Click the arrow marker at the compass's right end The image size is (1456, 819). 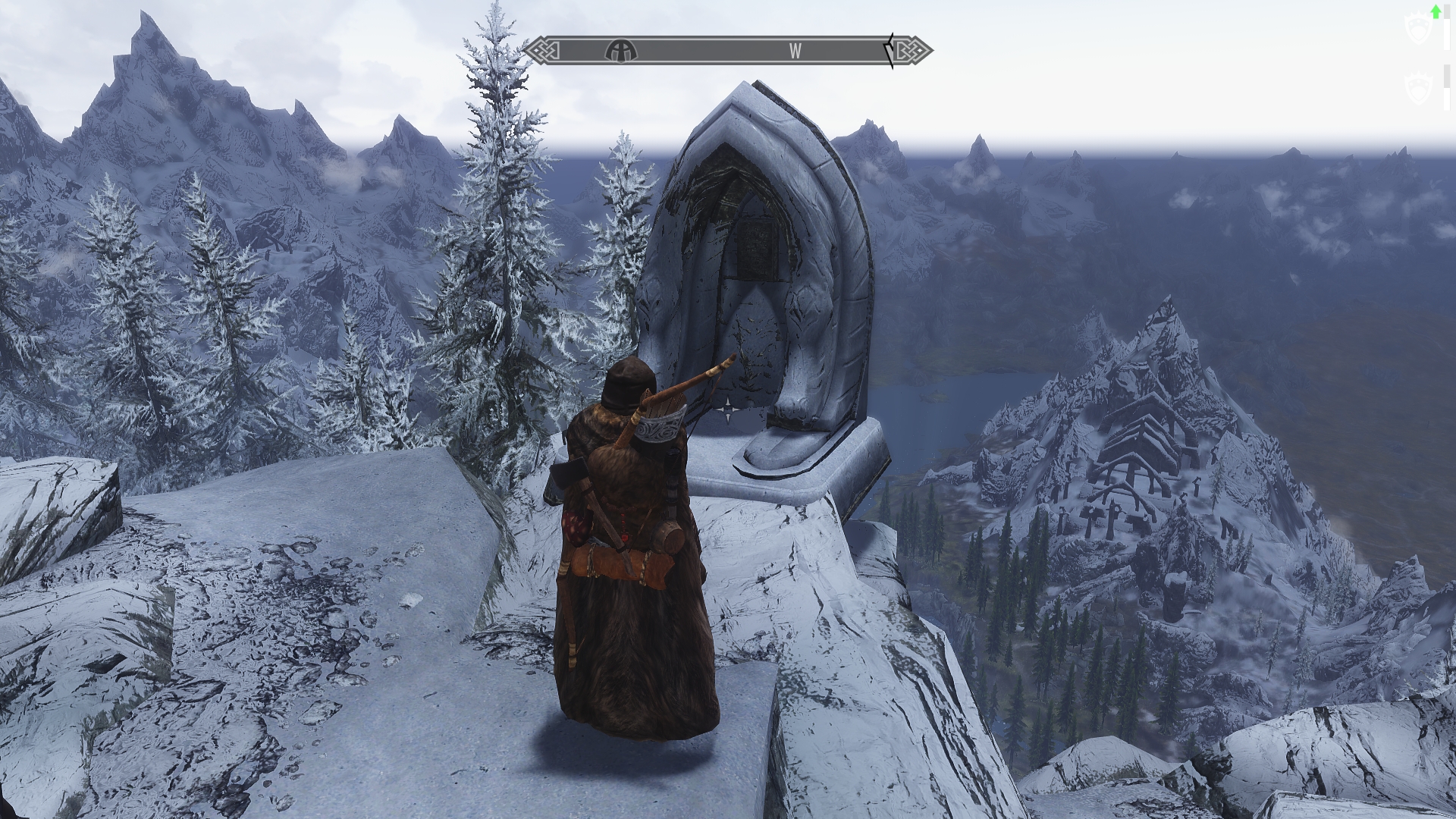890,51
